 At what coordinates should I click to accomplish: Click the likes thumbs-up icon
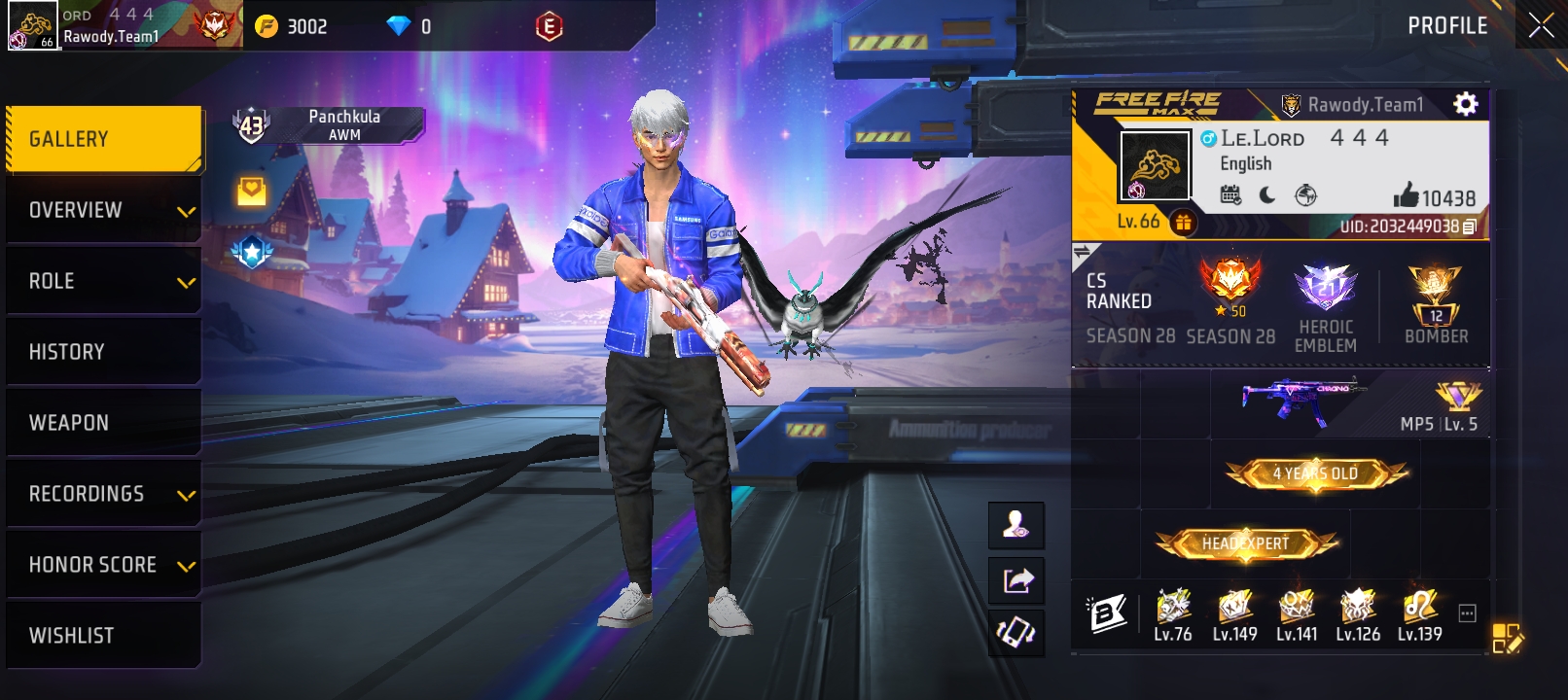pyautogui.click(x=1406, y=196)
